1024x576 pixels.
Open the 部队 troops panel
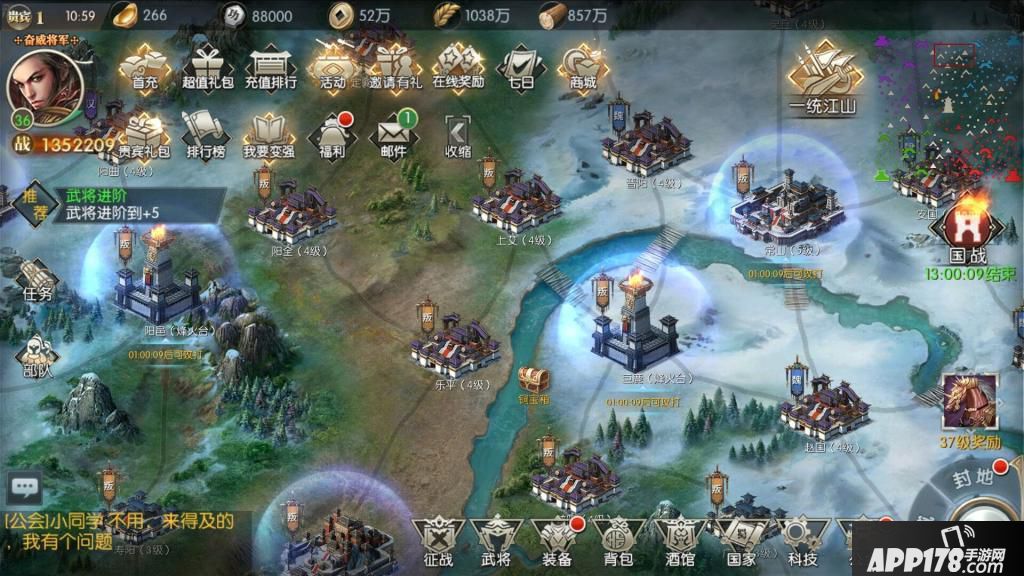37,355
